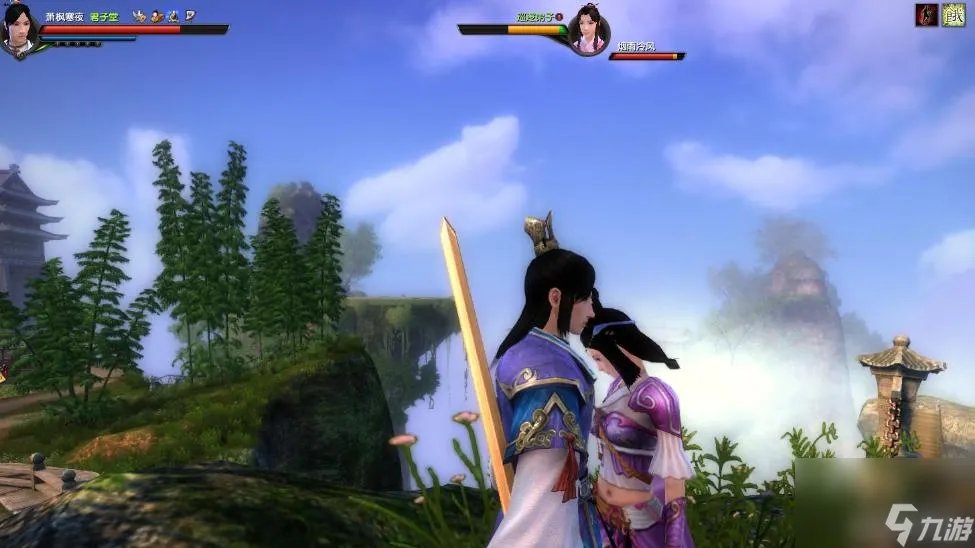The height and width of the screenshot is (548, 975).
Task: Click the player's portrait in the corner
Action: pos(19,29)
